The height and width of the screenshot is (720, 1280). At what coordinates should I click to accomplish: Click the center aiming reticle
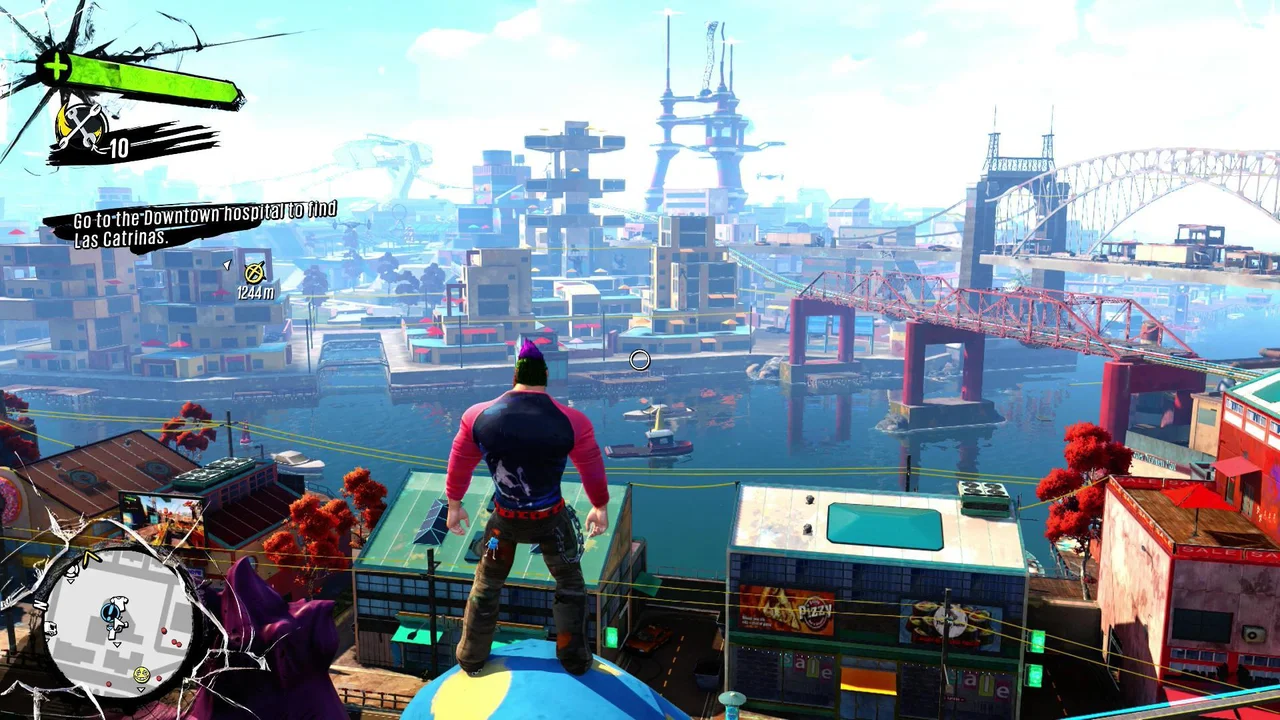point(641,360)
